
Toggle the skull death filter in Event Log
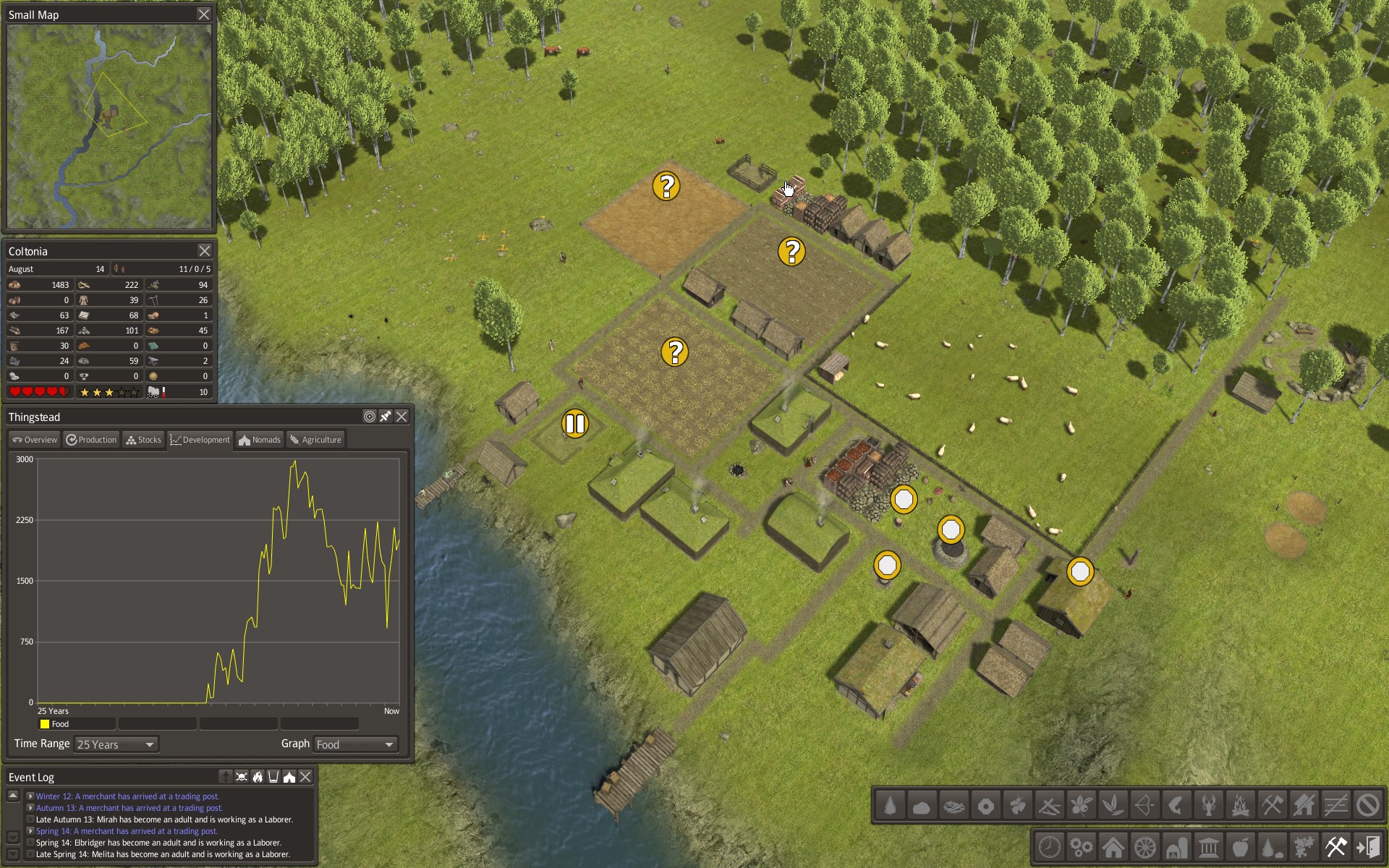[242, 777]
